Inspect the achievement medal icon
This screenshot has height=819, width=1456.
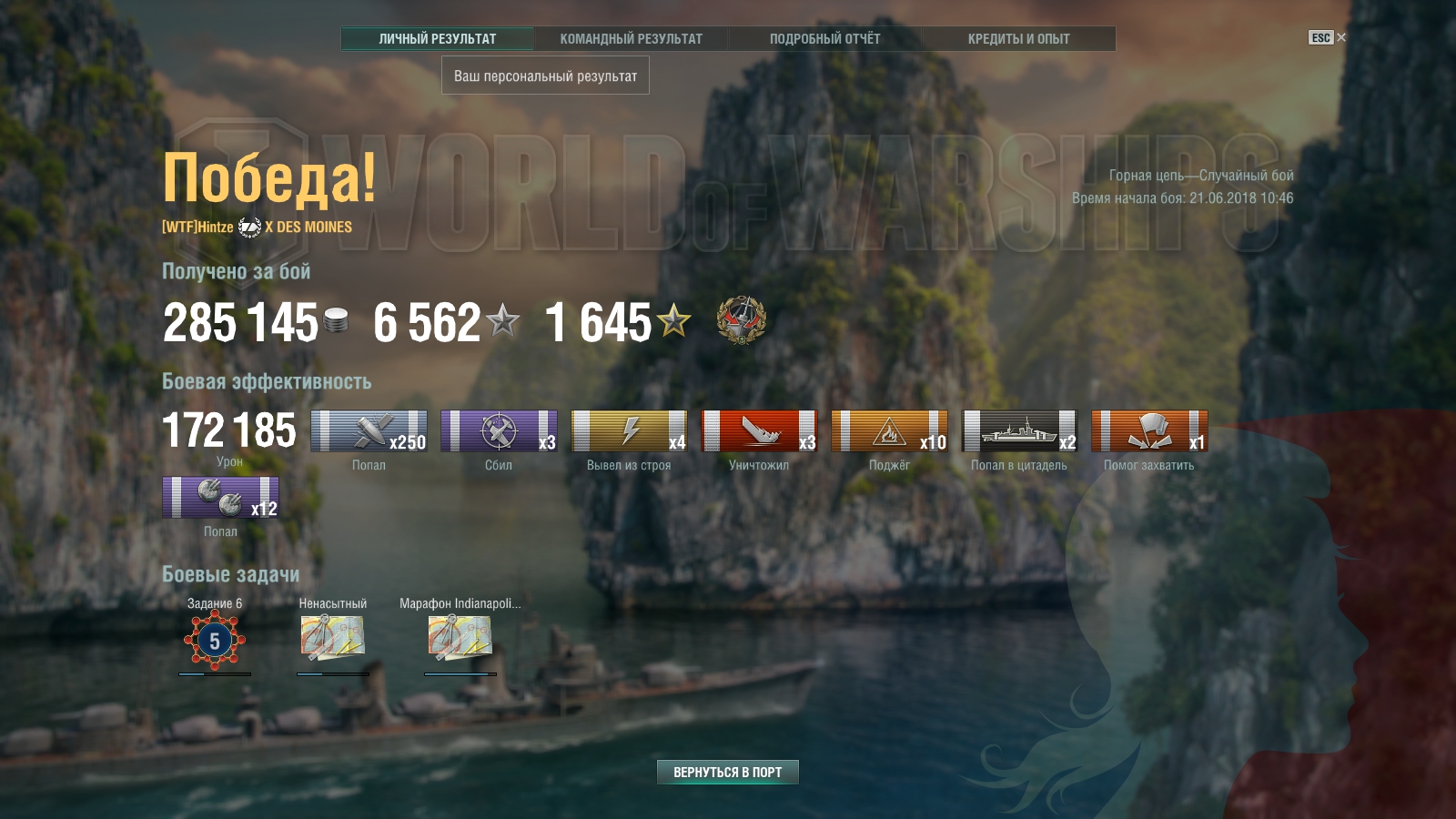click(x=741, y=320)
